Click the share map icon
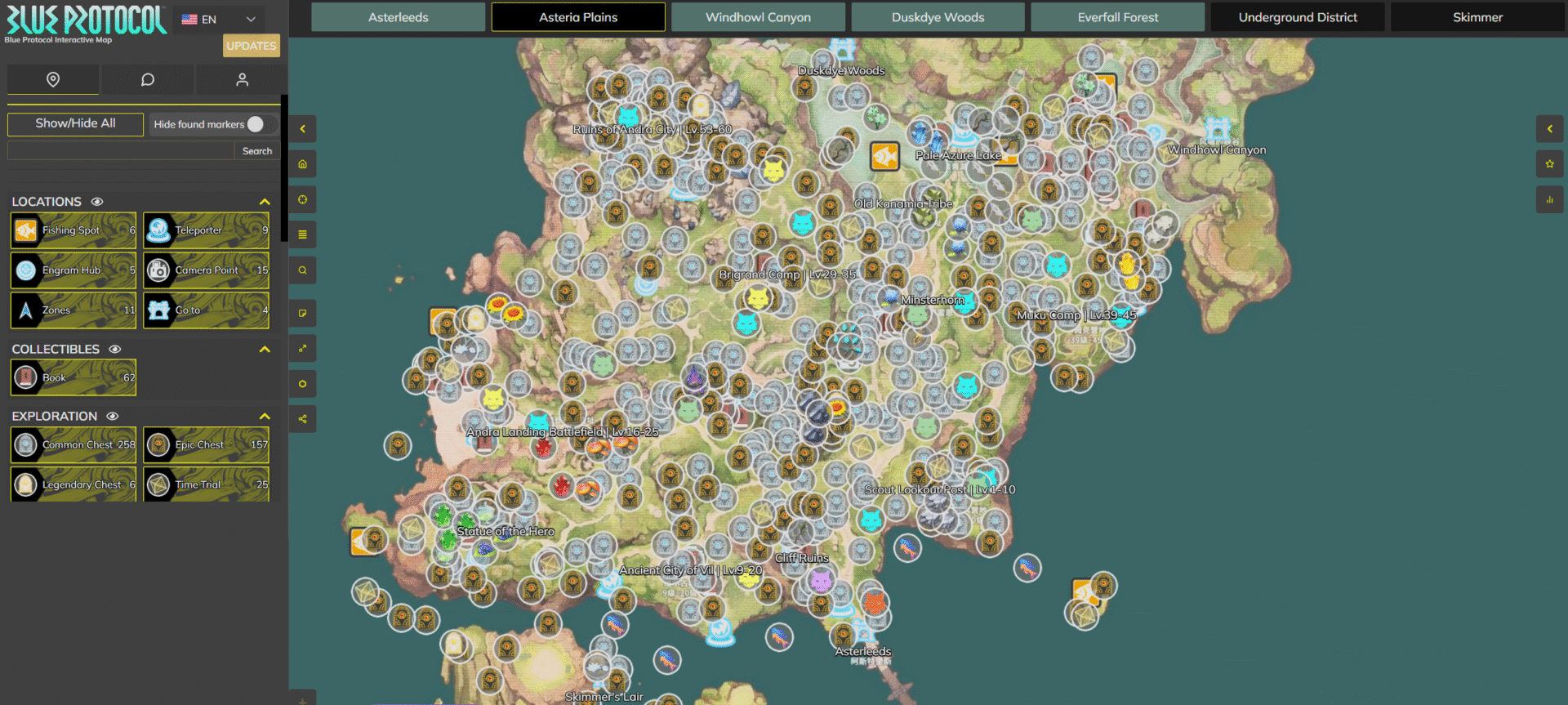The height and width of the screenshot is (705, 1568). (302, 418)
